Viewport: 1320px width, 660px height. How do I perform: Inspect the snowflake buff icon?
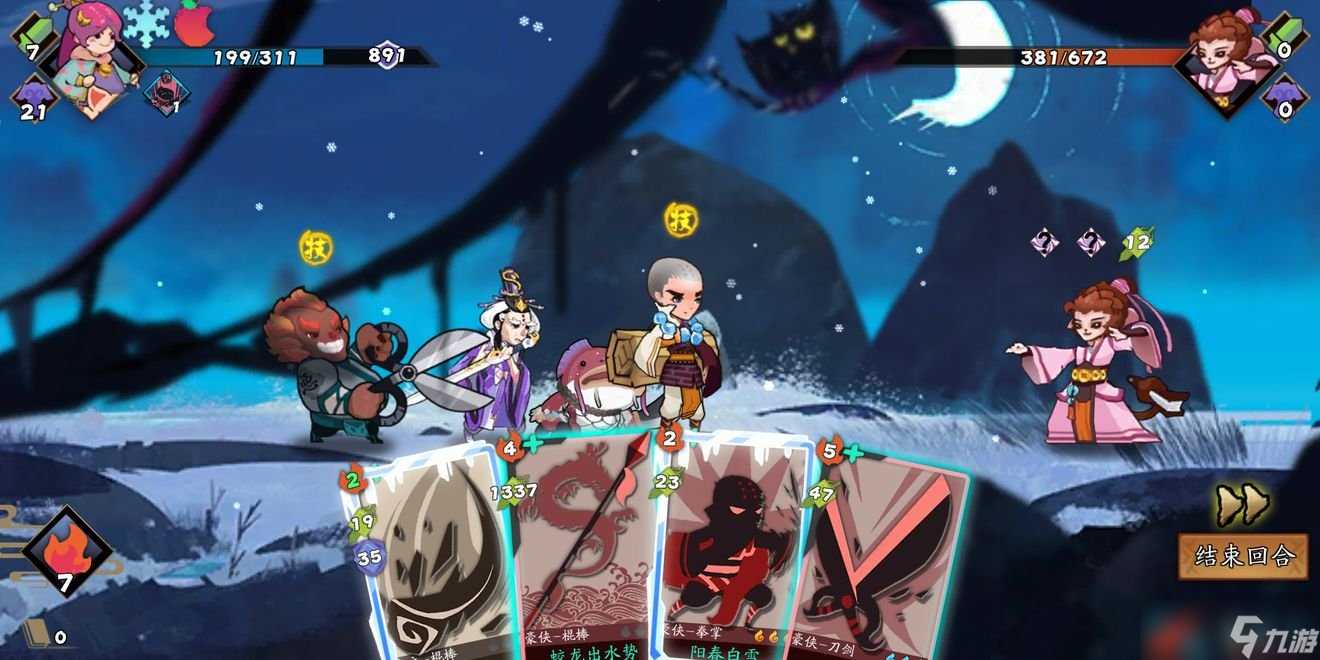pyautogui.click(x=146, y=23)
